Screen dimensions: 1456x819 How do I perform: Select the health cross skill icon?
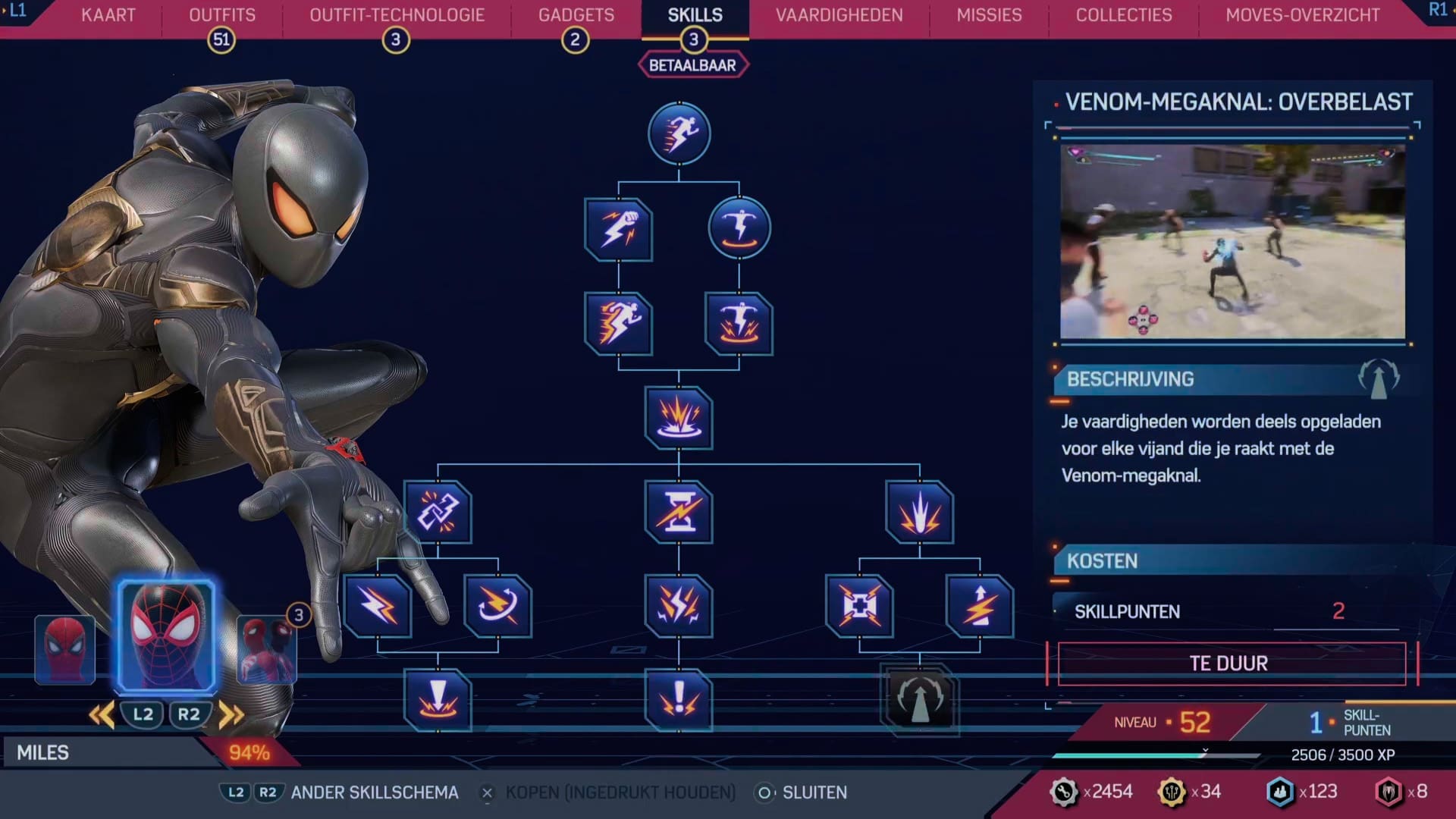point(860,607)
